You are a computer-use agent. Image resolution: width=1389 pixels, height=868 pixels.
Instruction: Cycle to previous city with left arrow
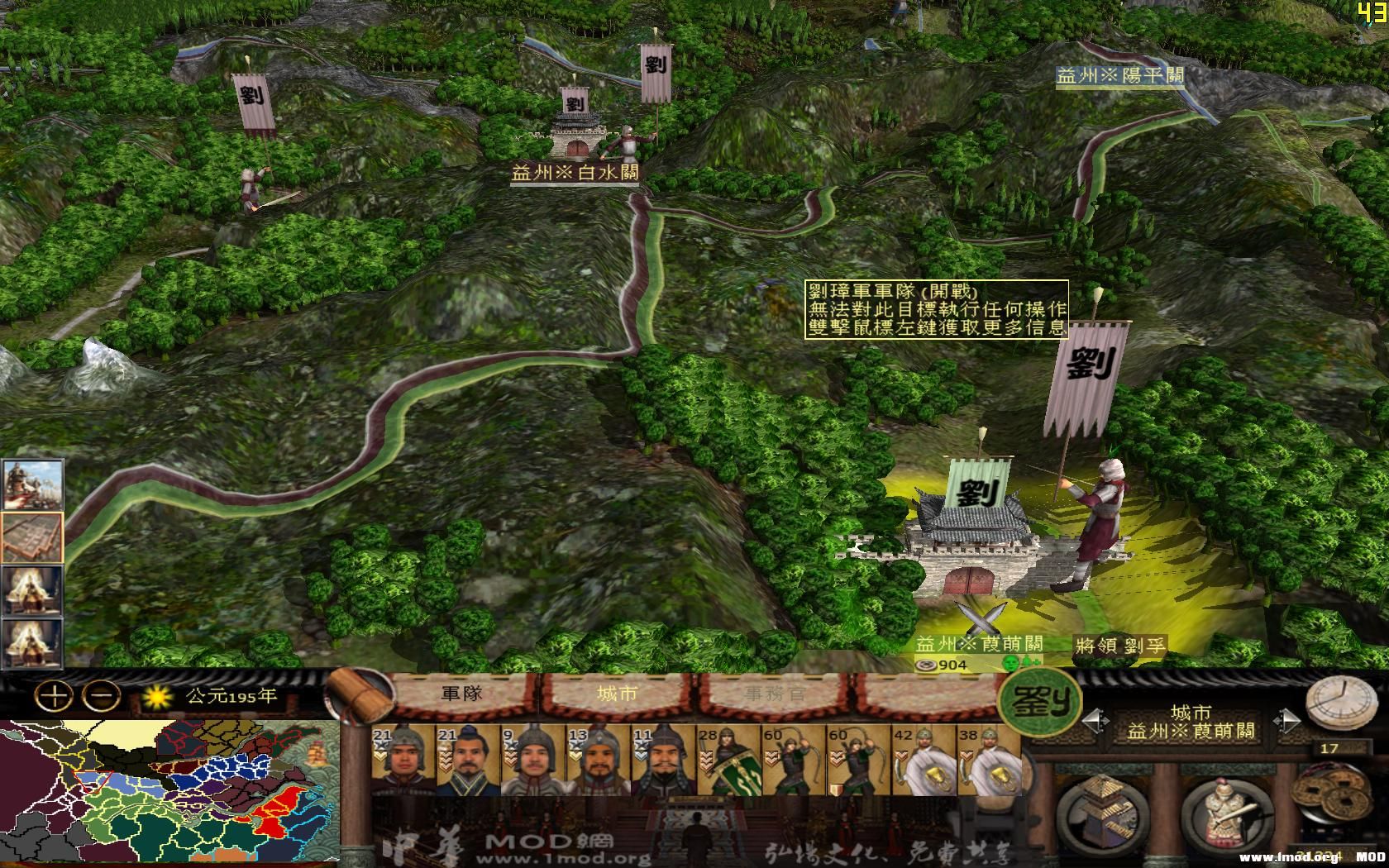click(x=1097, y=721)
